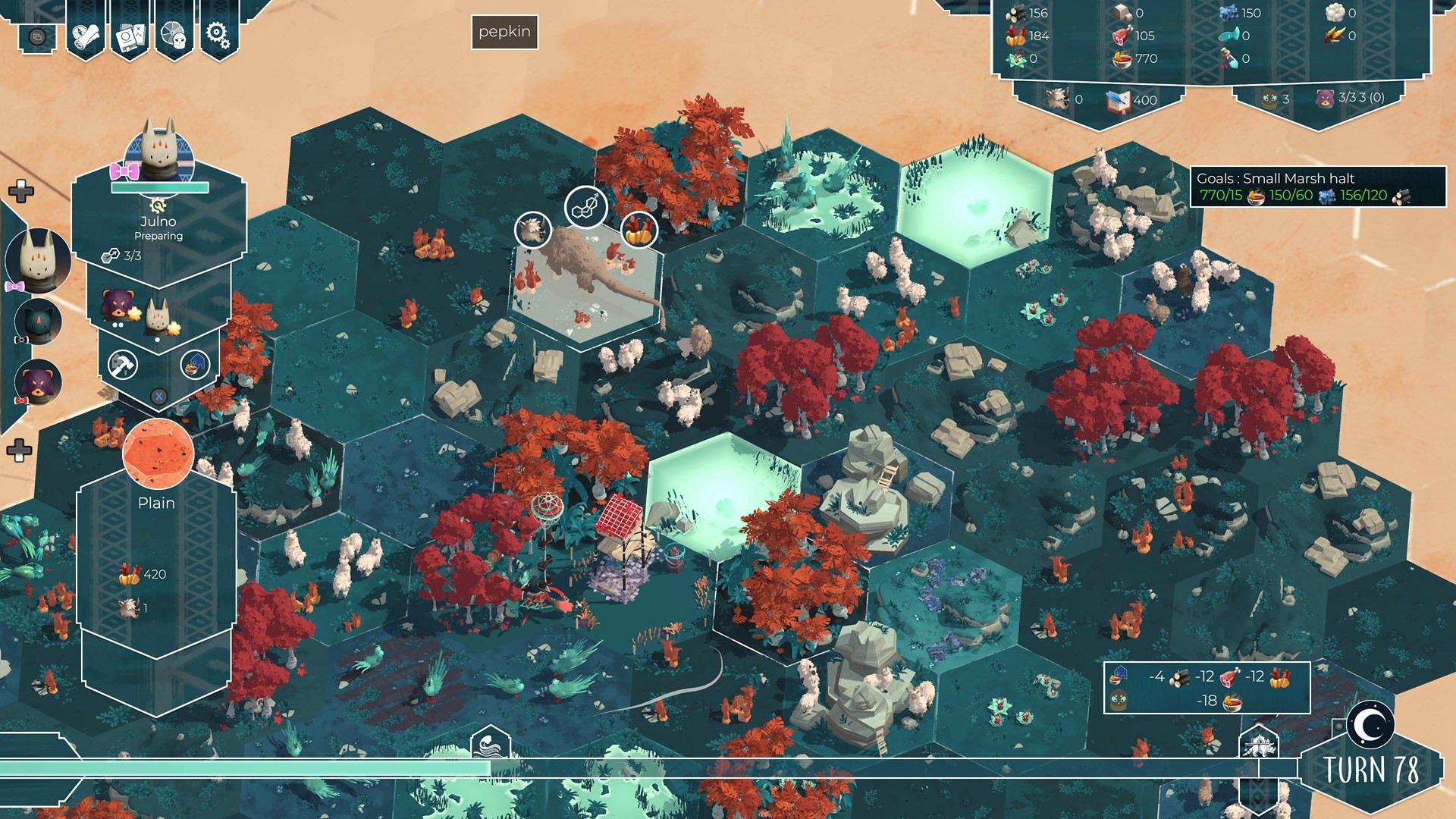Select the move hexagon icon above the beast
This screenshot has width=1456, height=819.
[x=586, y=207]
